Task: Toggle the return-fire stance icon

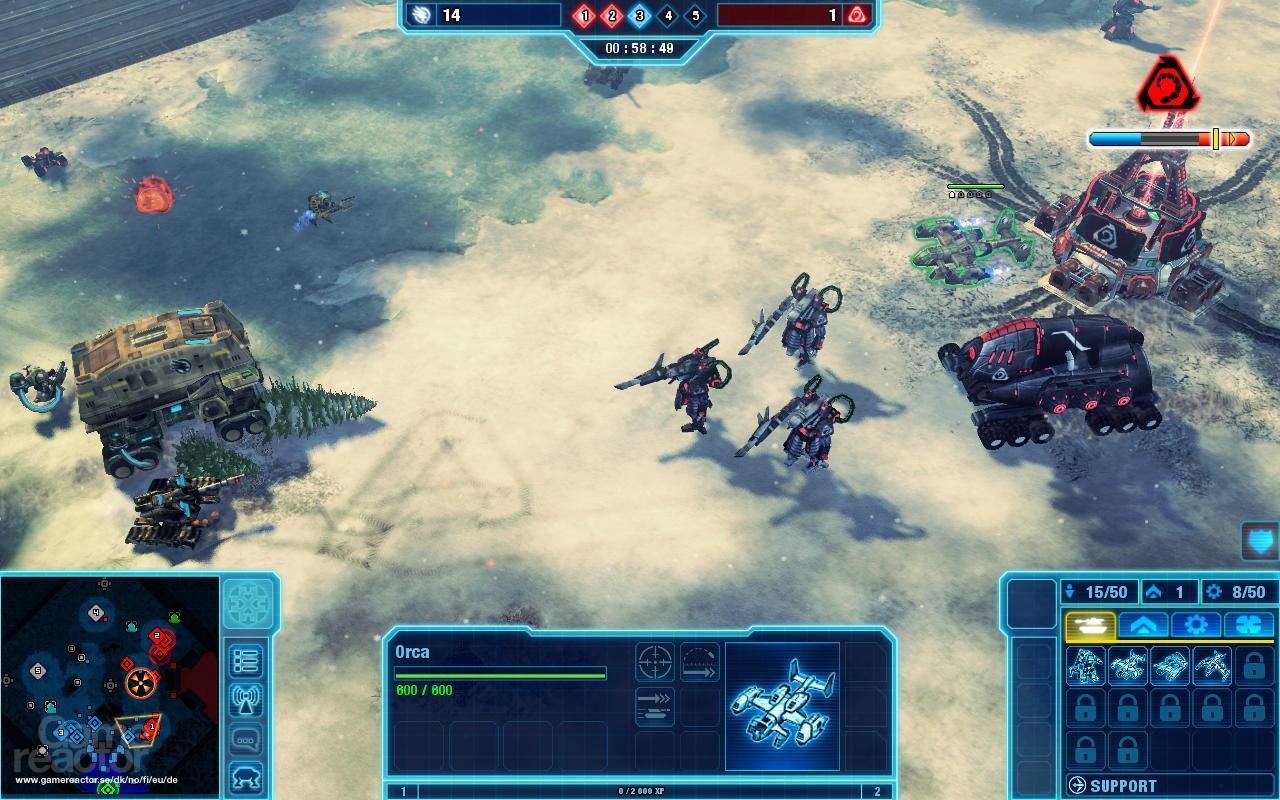Action: [699, 663]
